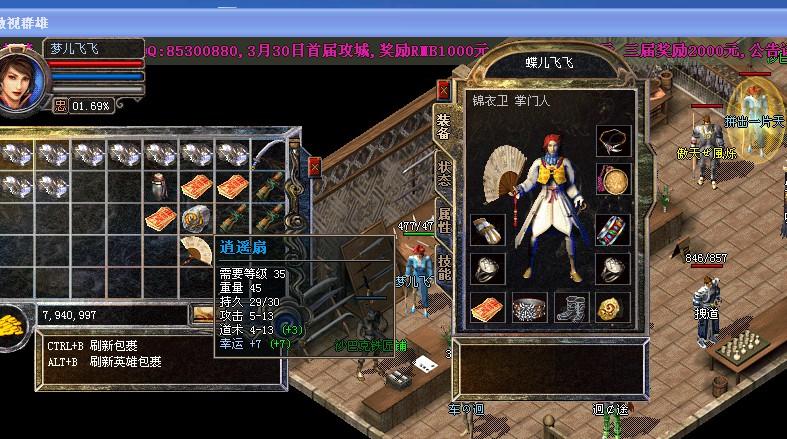Close the inventory bag window
The height and width of the screenshot is (439, 787).
(315, 167)
